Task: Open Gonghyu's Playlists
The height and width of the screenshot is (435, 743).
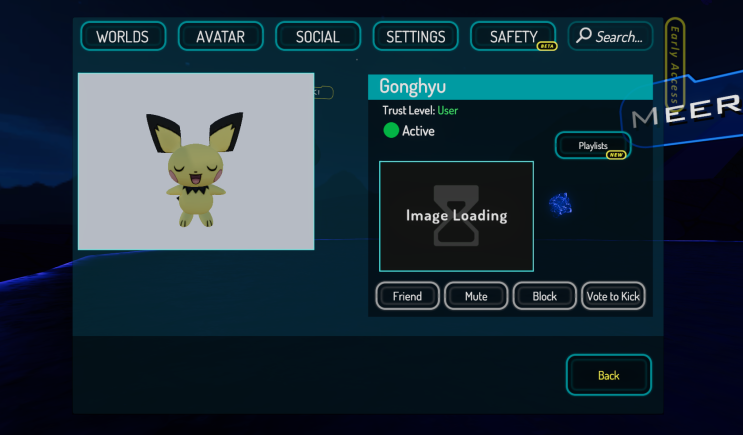Action: [x=593, y=146]
